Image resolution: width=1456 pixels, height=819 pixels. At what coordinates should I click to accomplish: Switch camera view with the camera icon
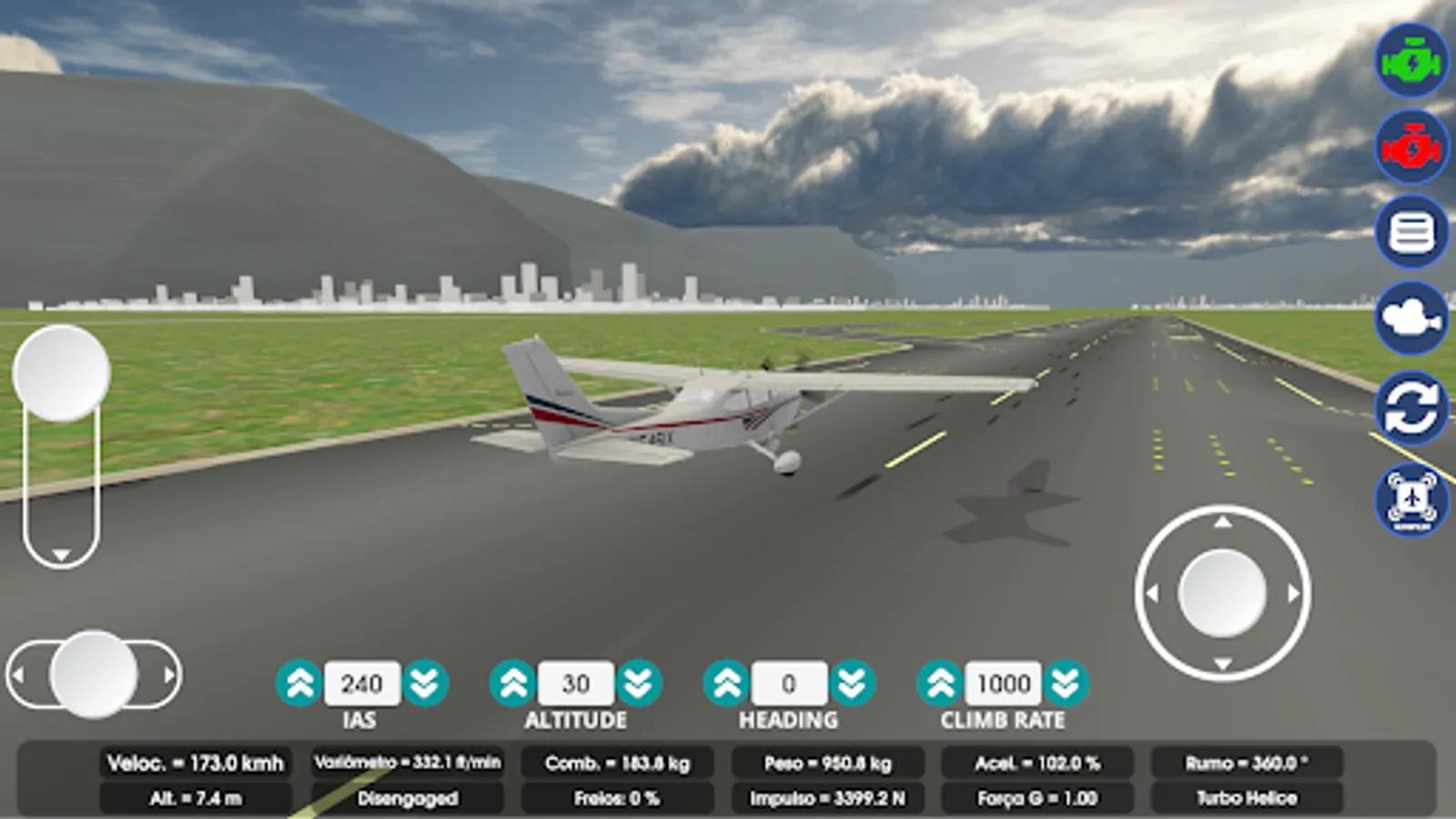pyautogui.click(x=1410, y=318)
